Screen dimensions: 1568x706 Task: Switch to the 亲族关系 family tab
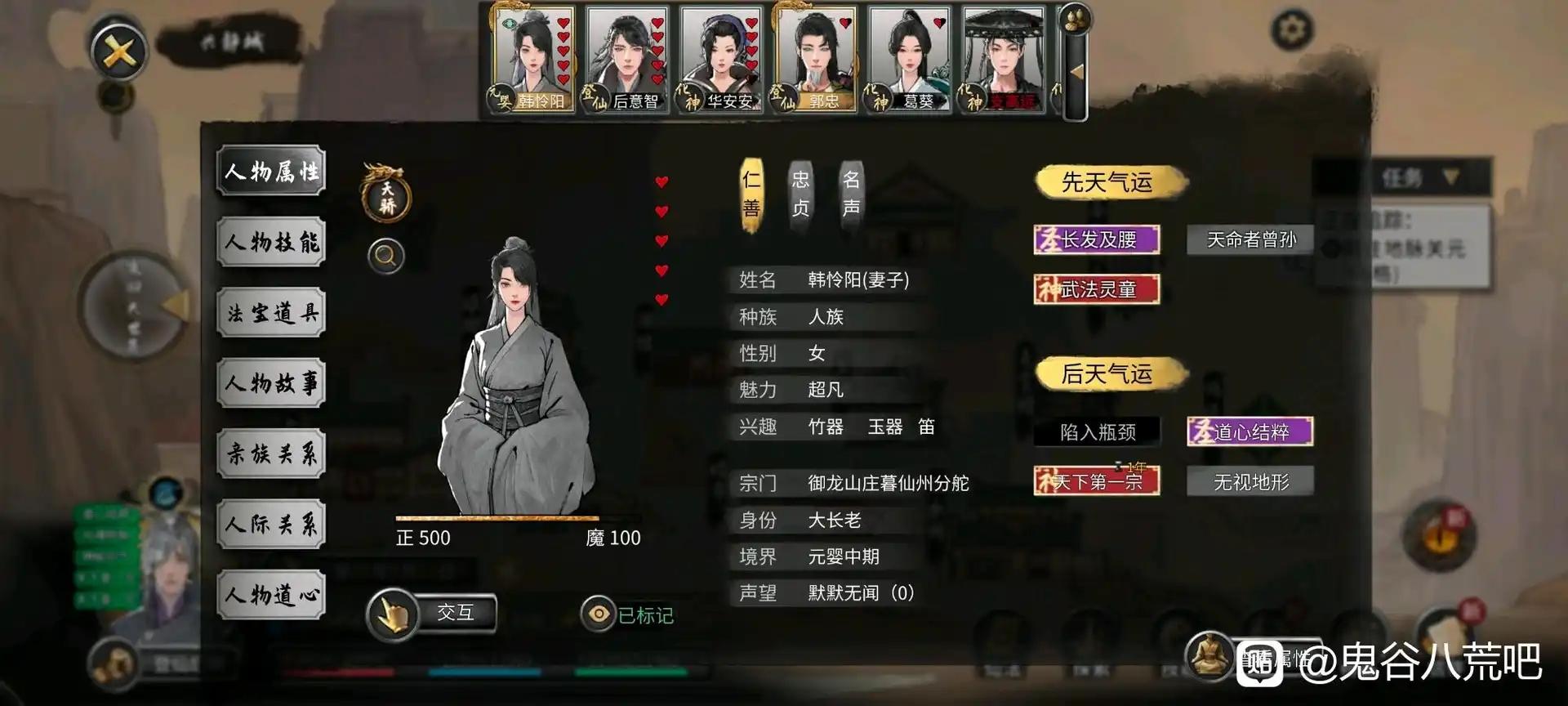coord(271,454)
